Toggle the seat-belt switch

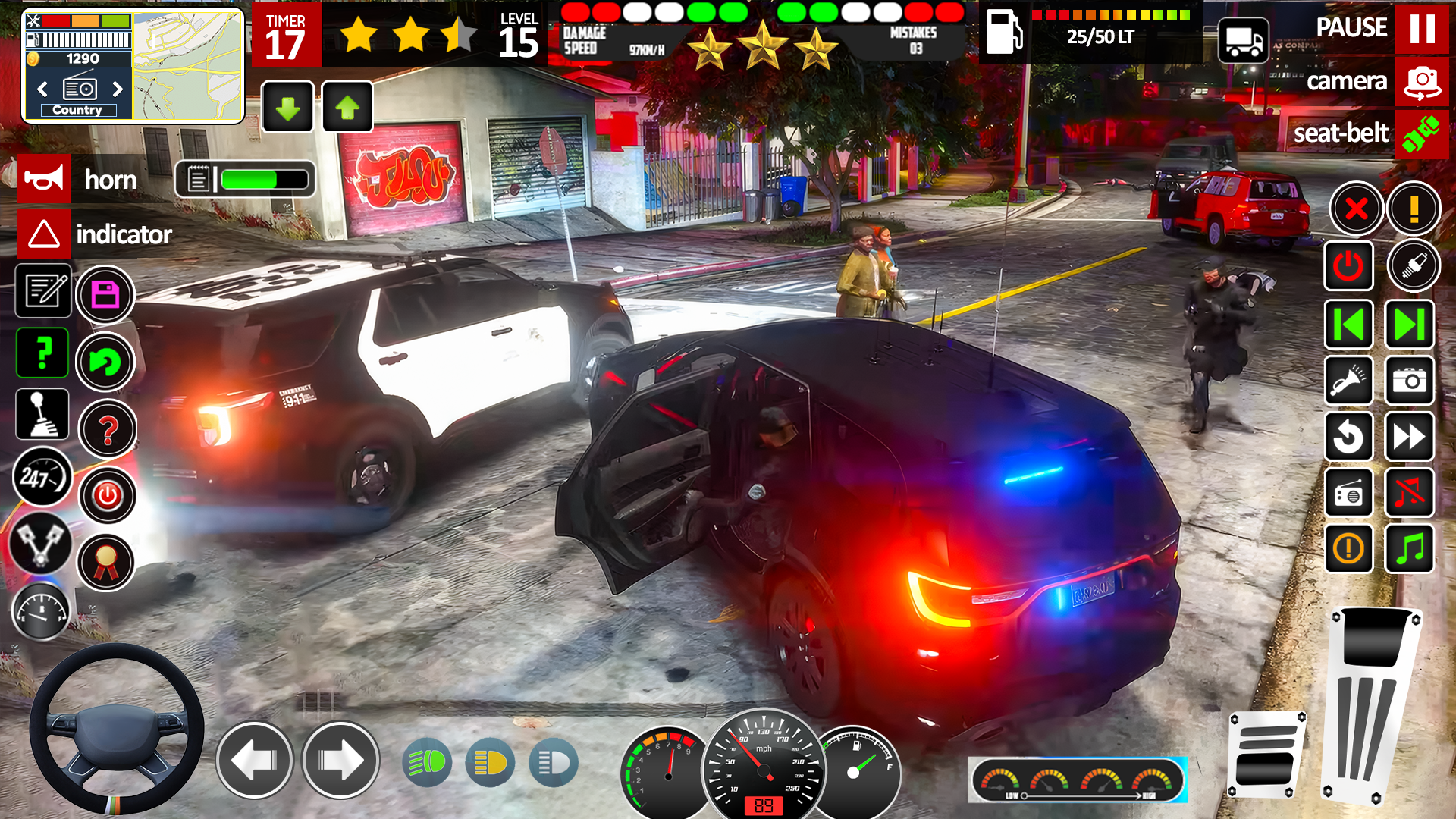(x=1423, y=135)
